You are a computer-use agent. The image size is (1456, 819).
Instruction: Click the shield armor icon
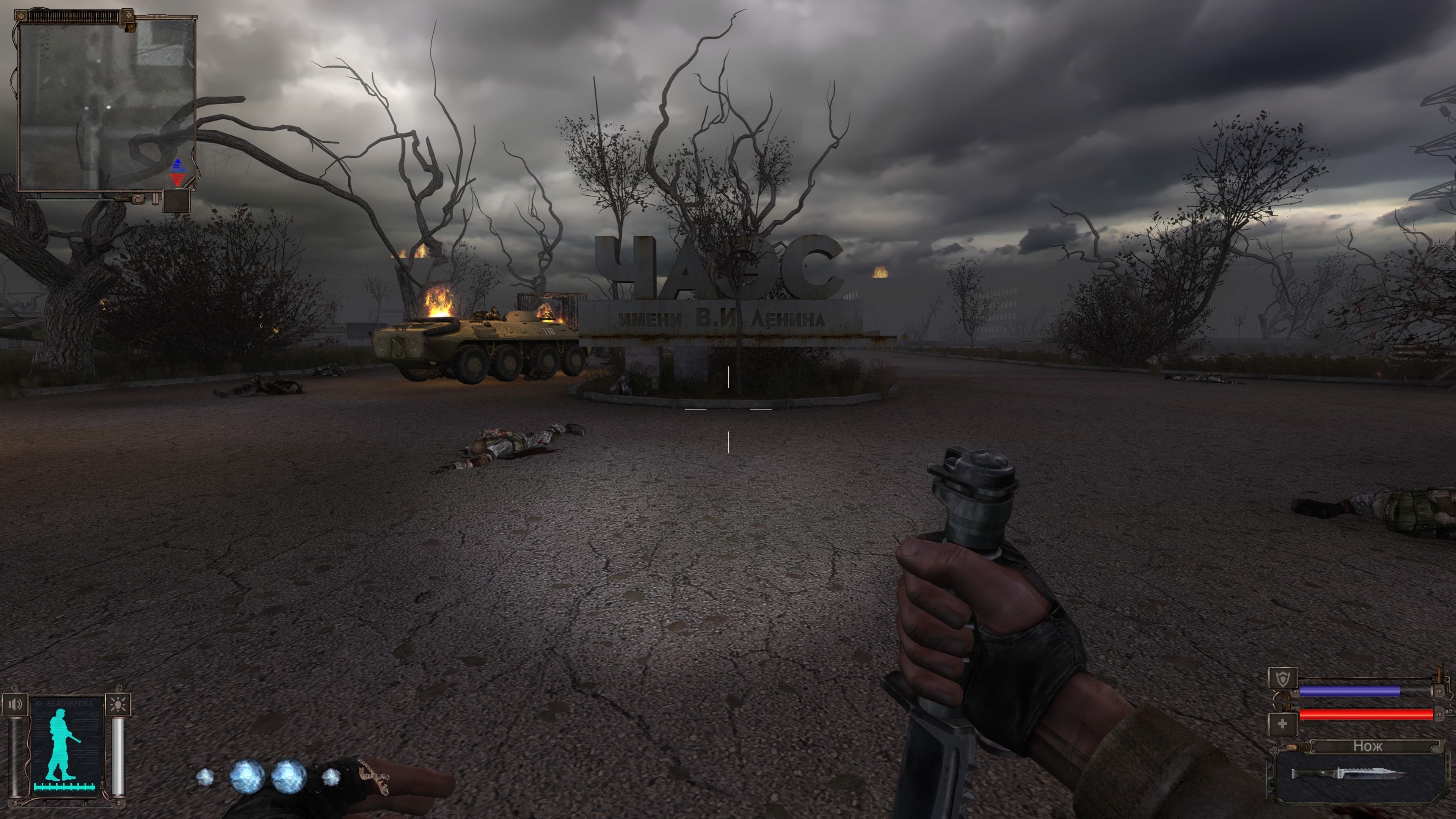click(x=1282, y=678)
